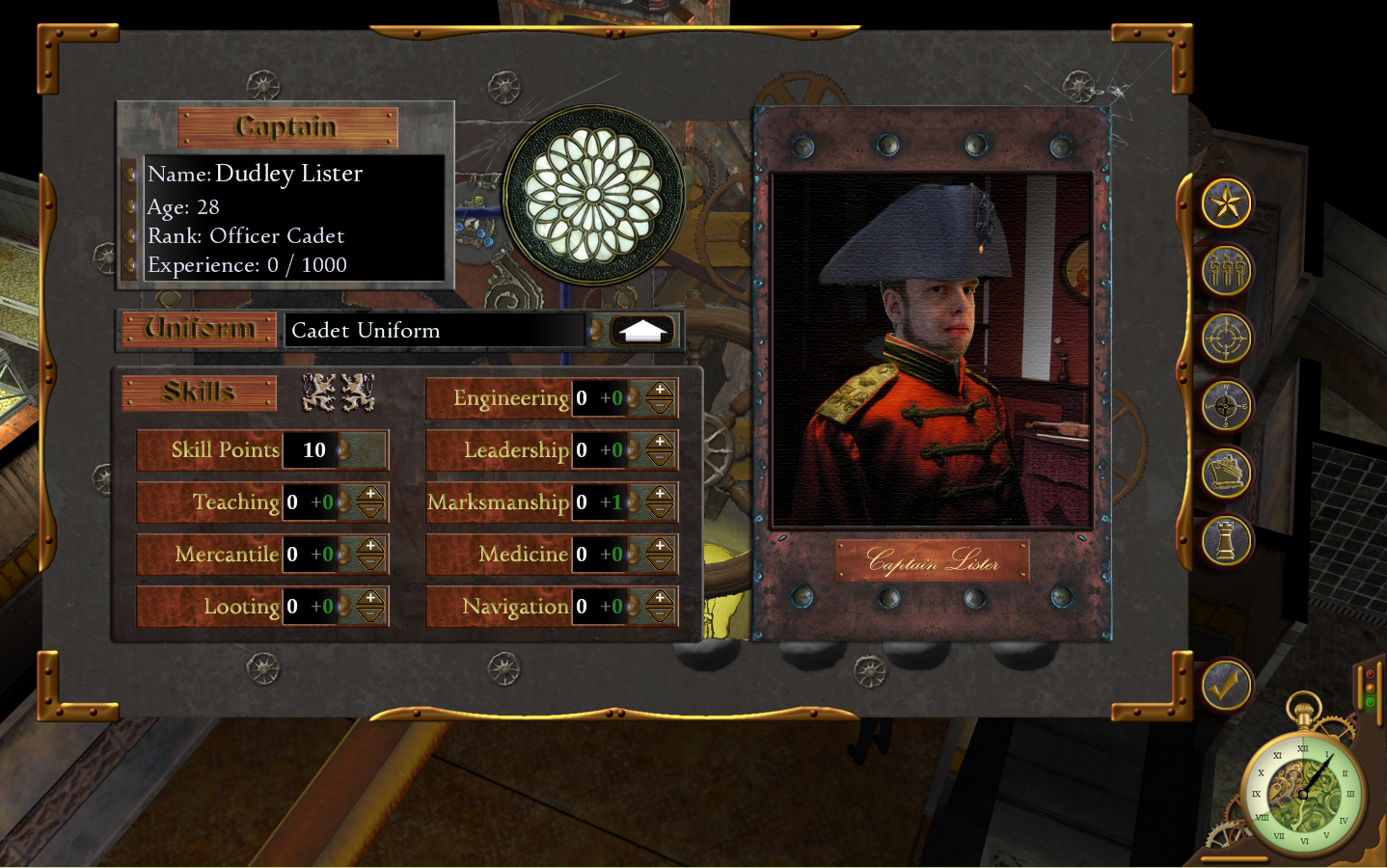The width and height of the screenshot is (1387, 868).
Task: Increase the Leadership skill
Action: click(660, 443)
